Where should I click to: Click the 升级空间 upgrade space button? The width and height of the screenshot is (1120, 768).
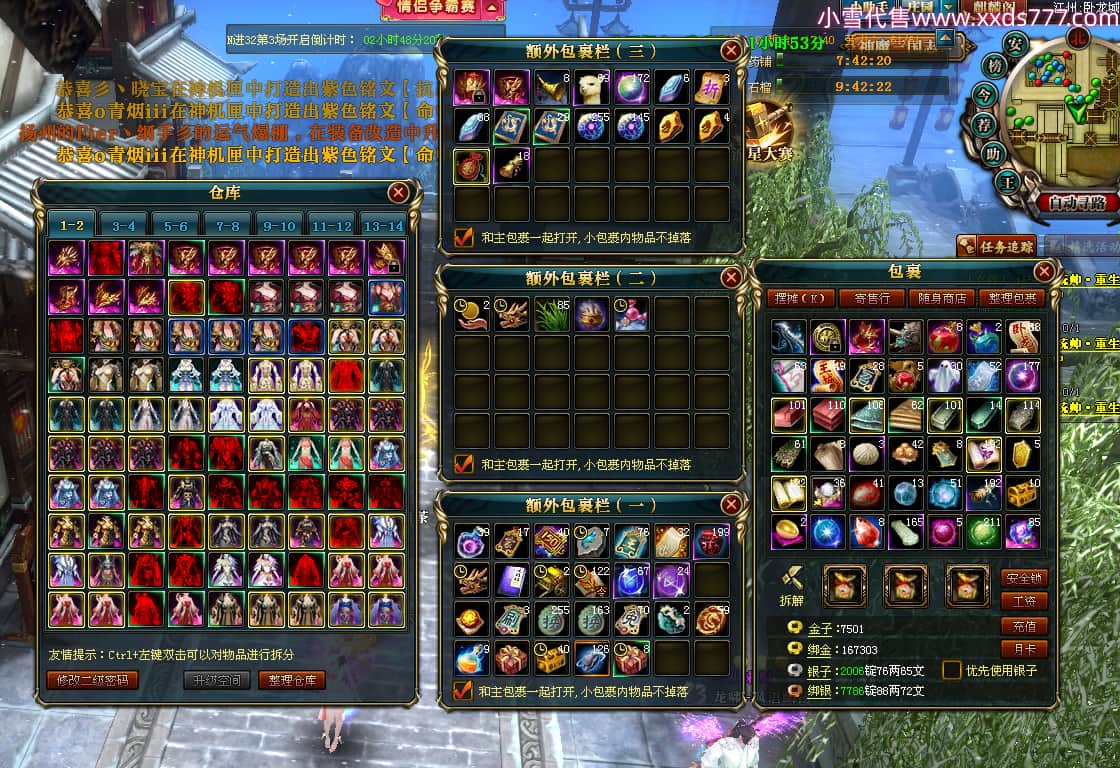click(x=216, y=681)
